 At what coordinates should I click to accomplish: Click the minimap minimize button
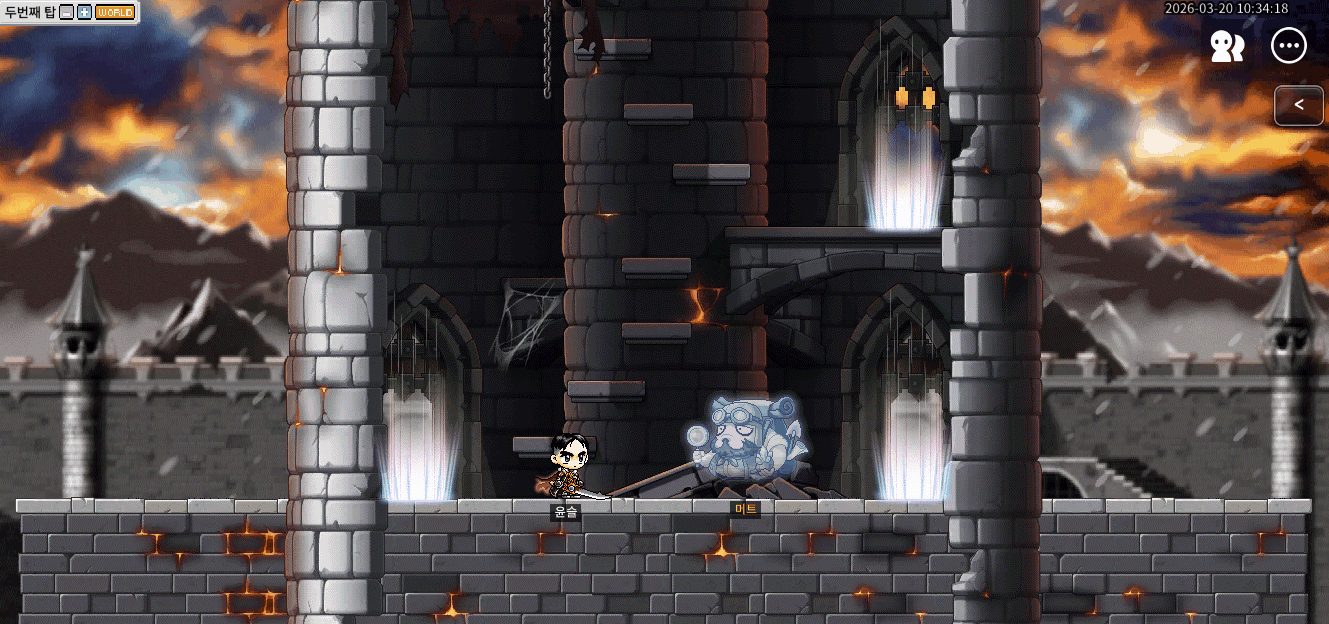coord(67,12)
